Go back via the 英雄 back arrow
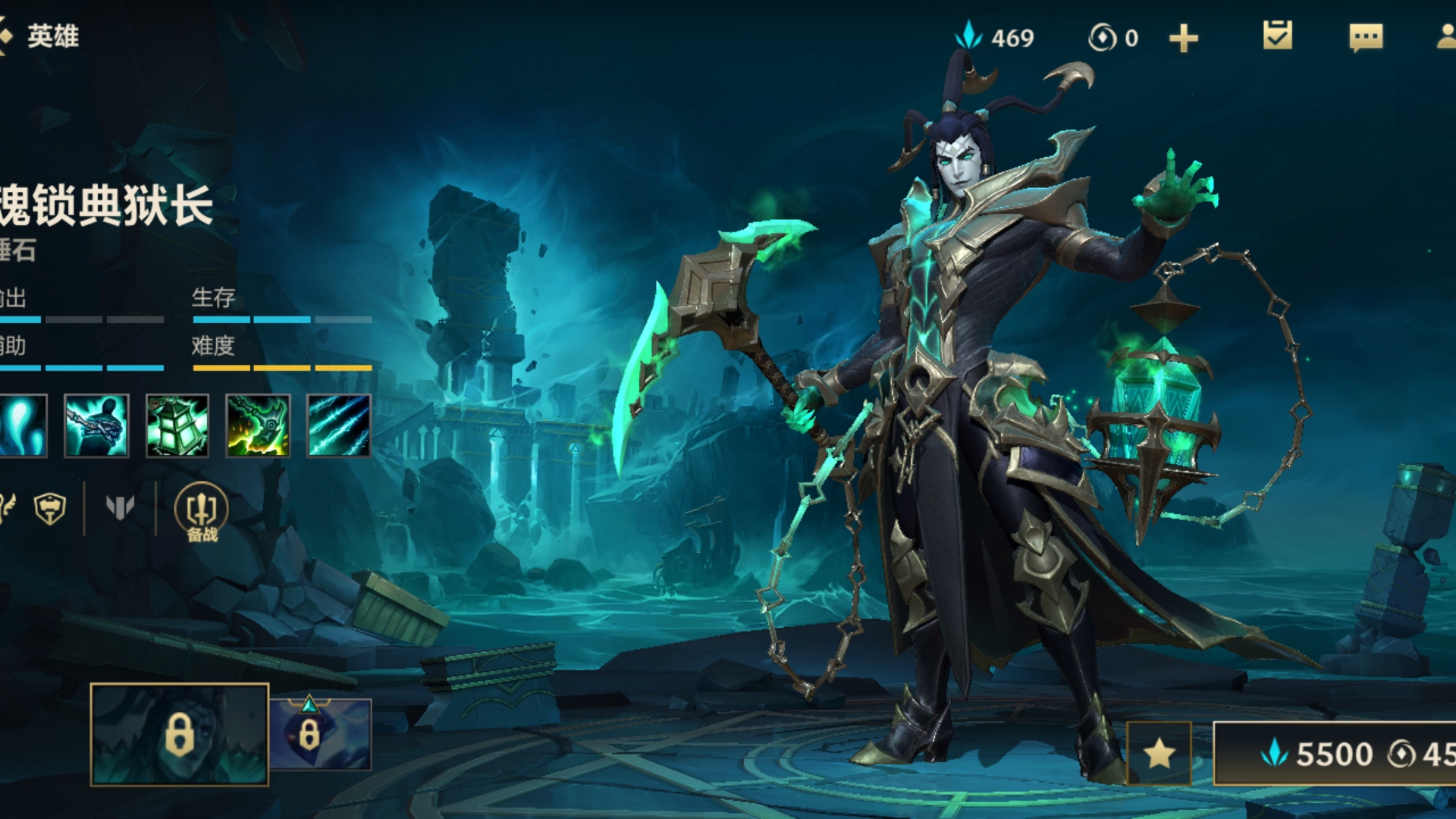Image resolution: width=1456 pixels, height=819 pixels. pos(8,36)
